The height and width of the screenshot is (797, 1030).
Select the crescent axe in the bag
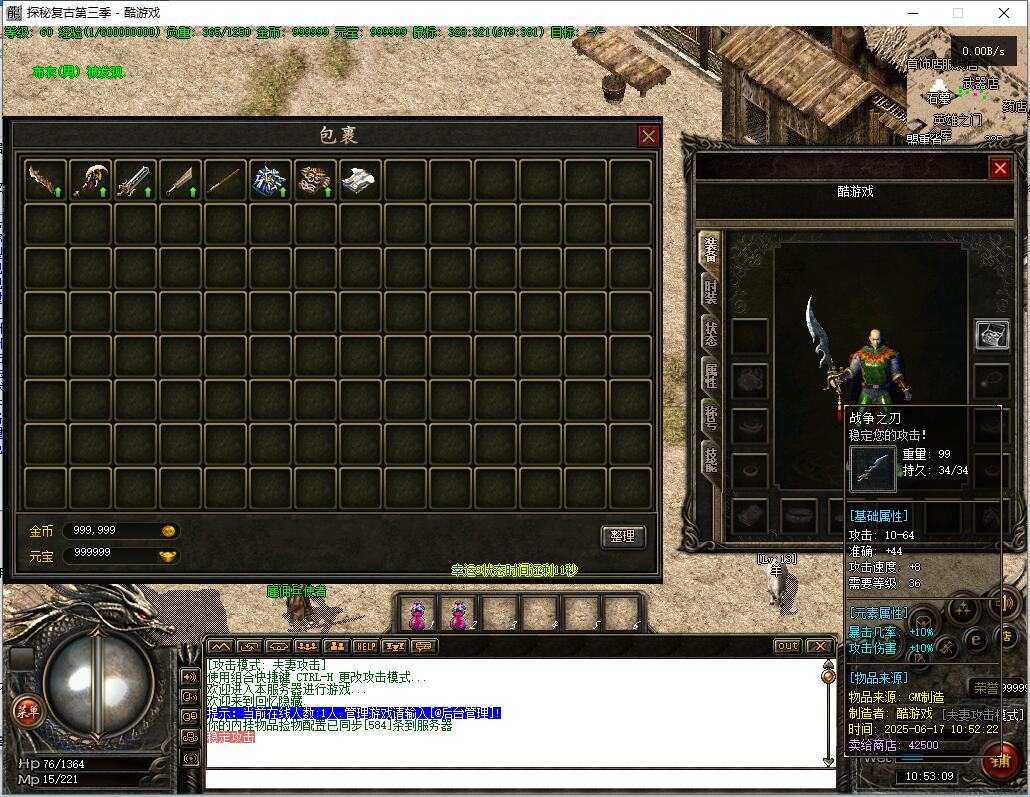[x=90, y=180]
